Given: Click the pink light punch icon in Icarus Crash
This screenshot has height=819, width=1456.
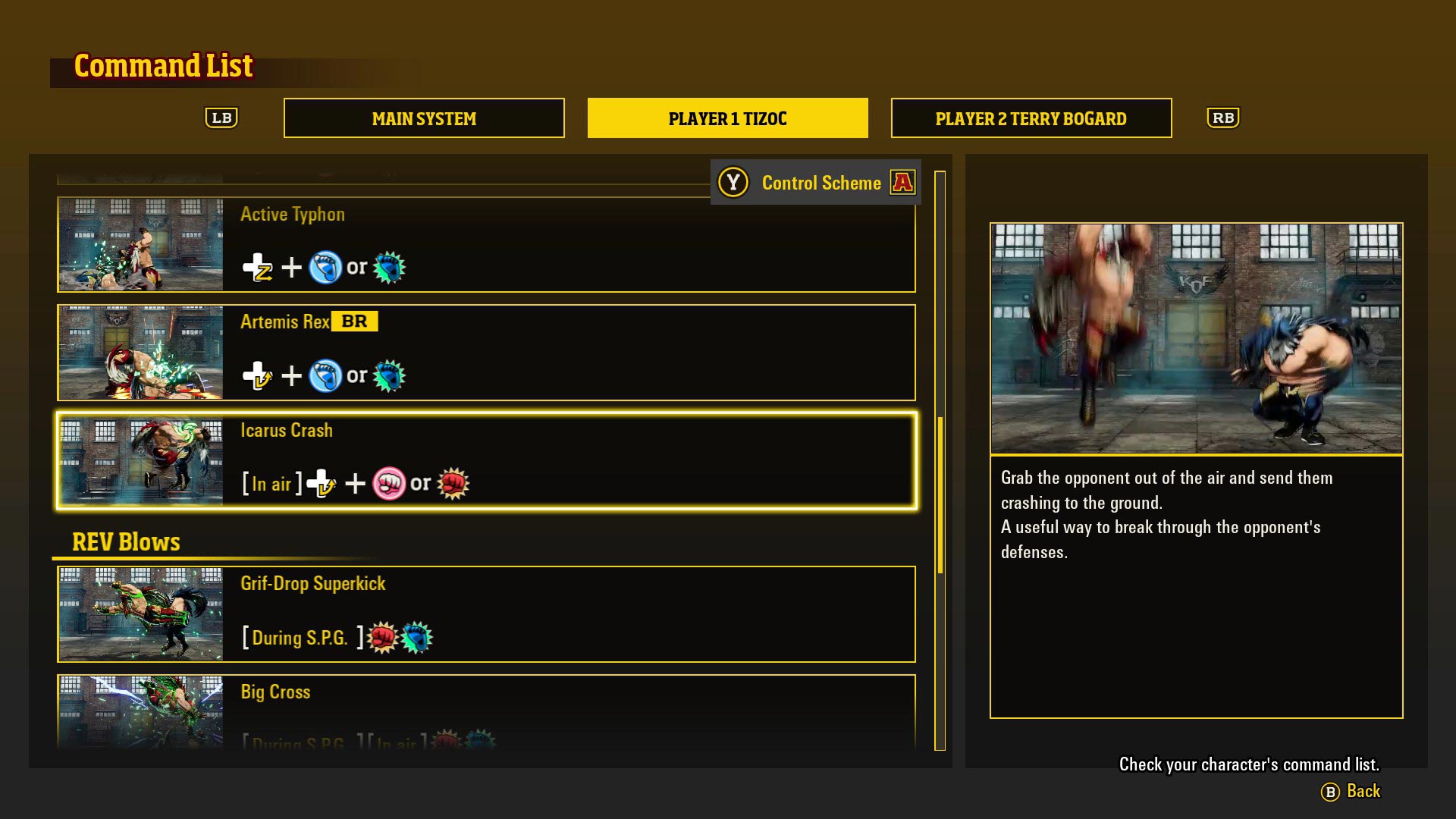Looking at the screenshot, I should tap(388, 483).
